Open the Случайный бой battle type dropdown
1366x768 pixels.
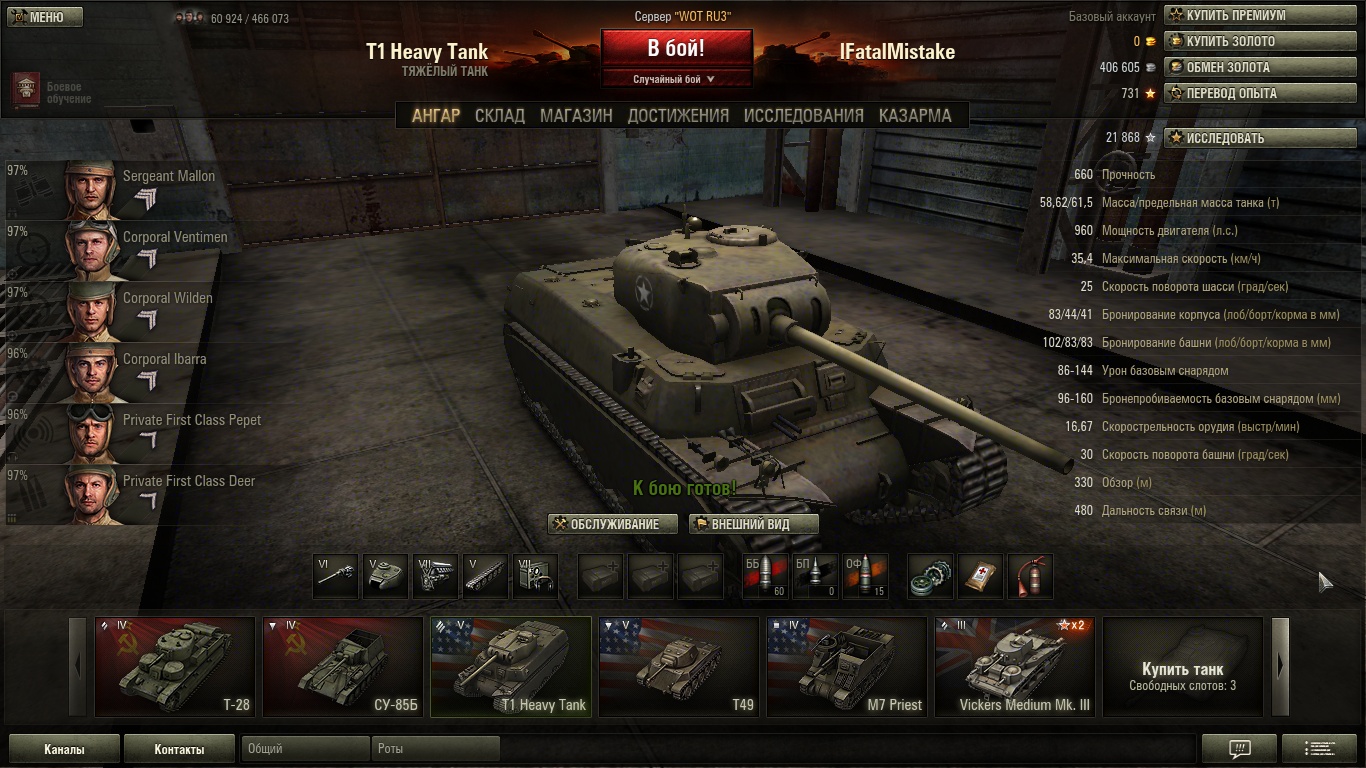[676, 79]
